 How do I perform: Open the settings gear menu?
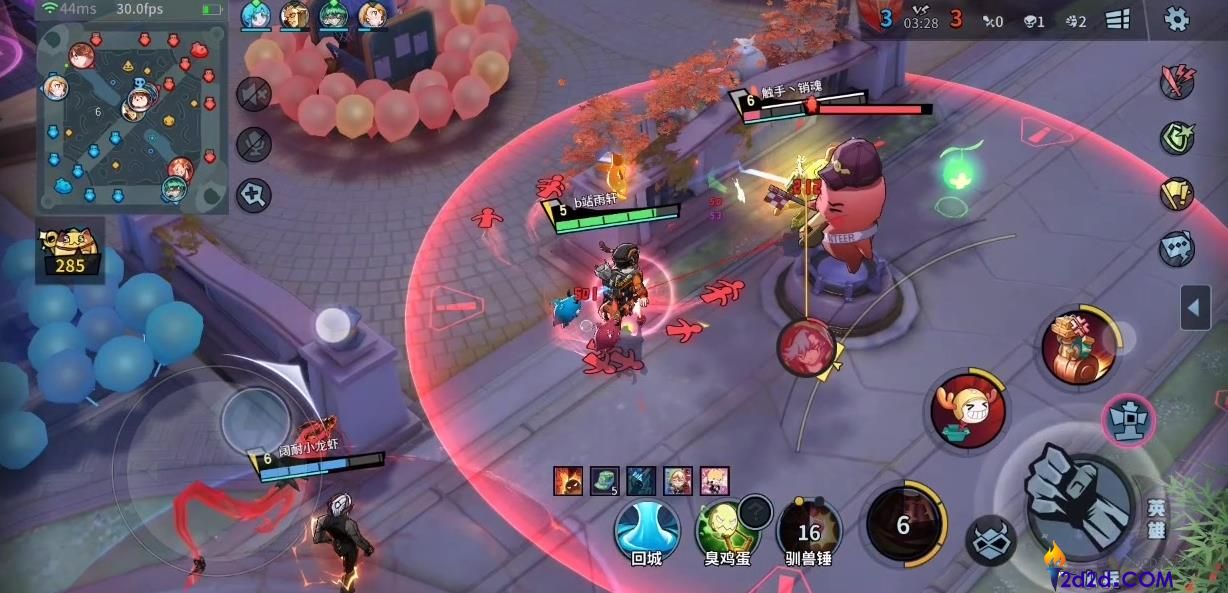point(1177,19)
